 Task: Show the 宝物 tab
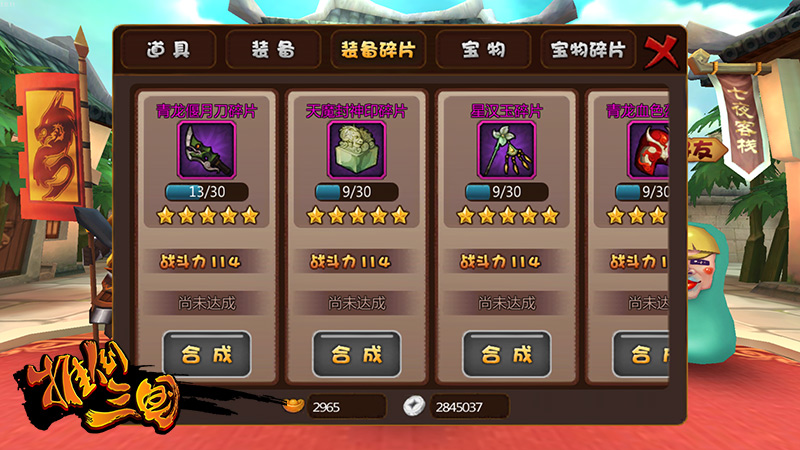[x=483, y=48]
